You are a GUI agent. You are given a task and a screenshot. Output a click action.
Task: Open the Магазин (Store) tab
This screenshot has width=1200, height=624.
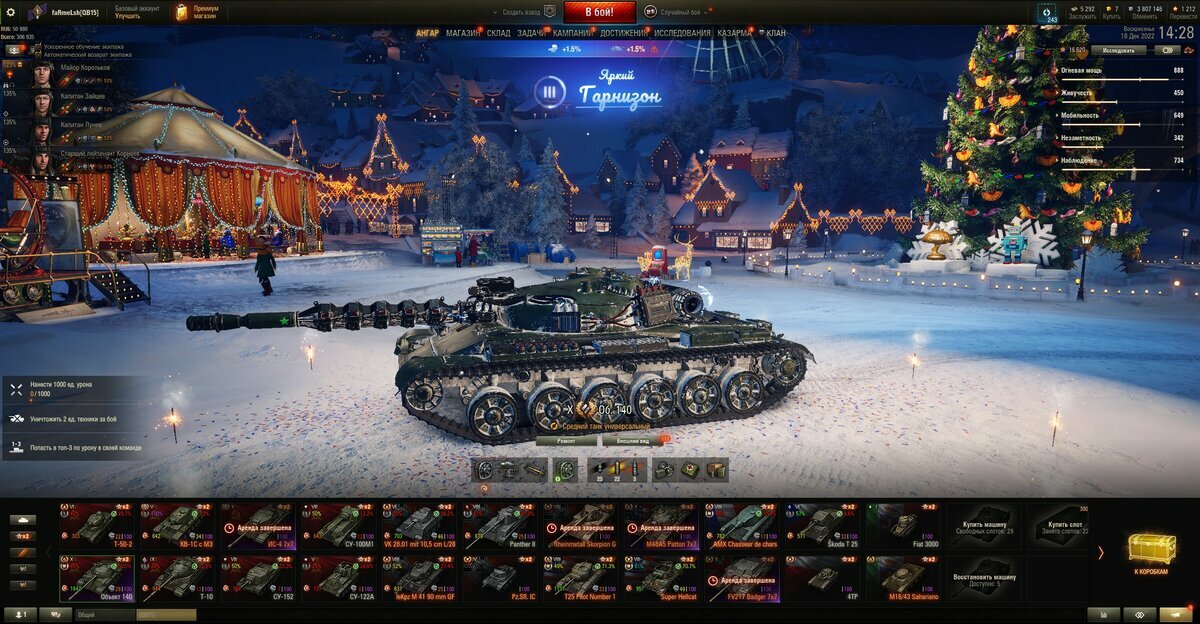463,33
